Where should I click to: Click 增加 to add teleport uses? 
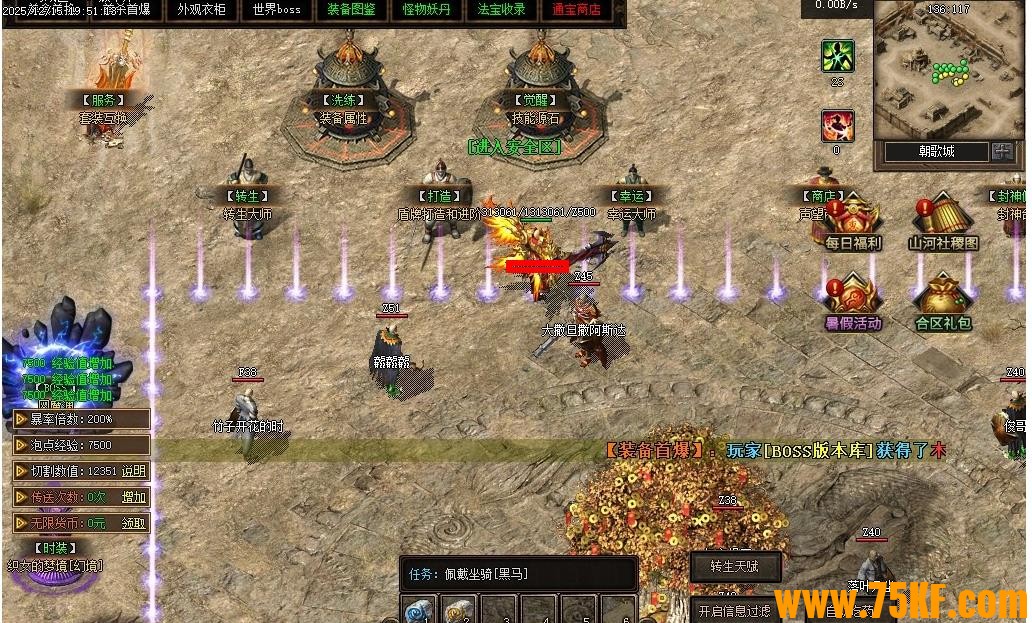[134, 497]
